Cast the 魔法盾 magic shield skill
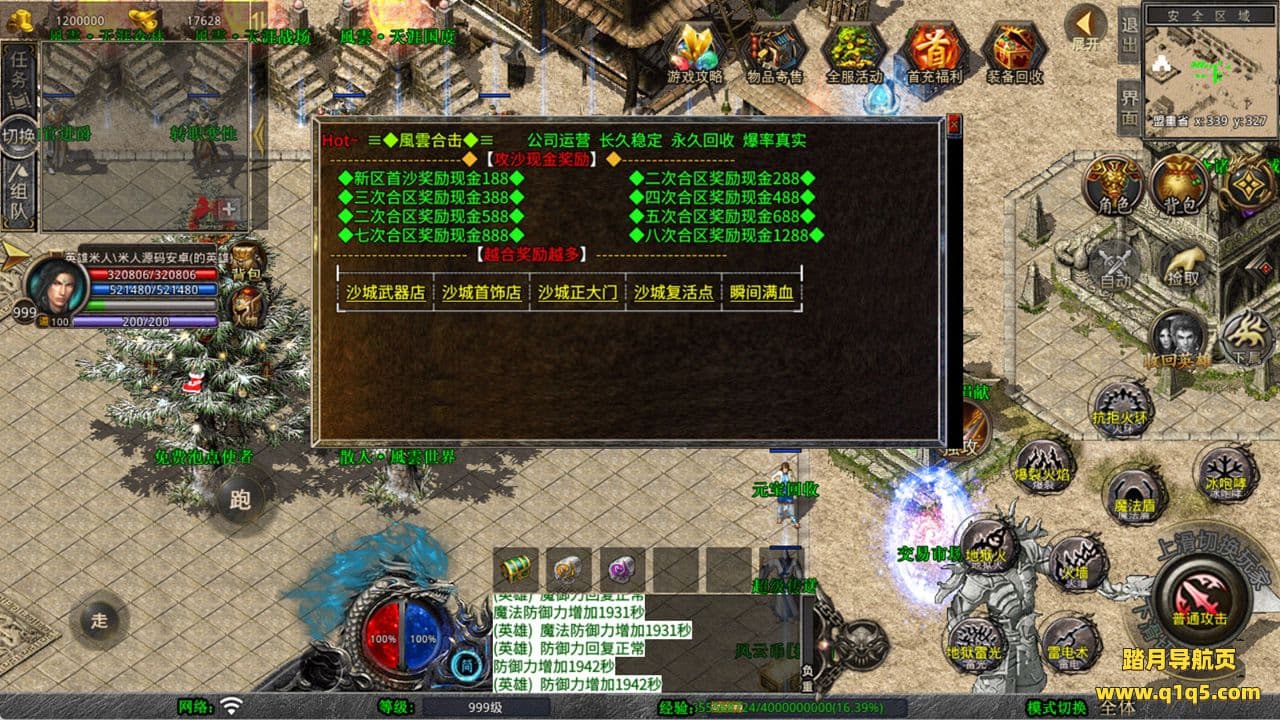 point(1134,496)
